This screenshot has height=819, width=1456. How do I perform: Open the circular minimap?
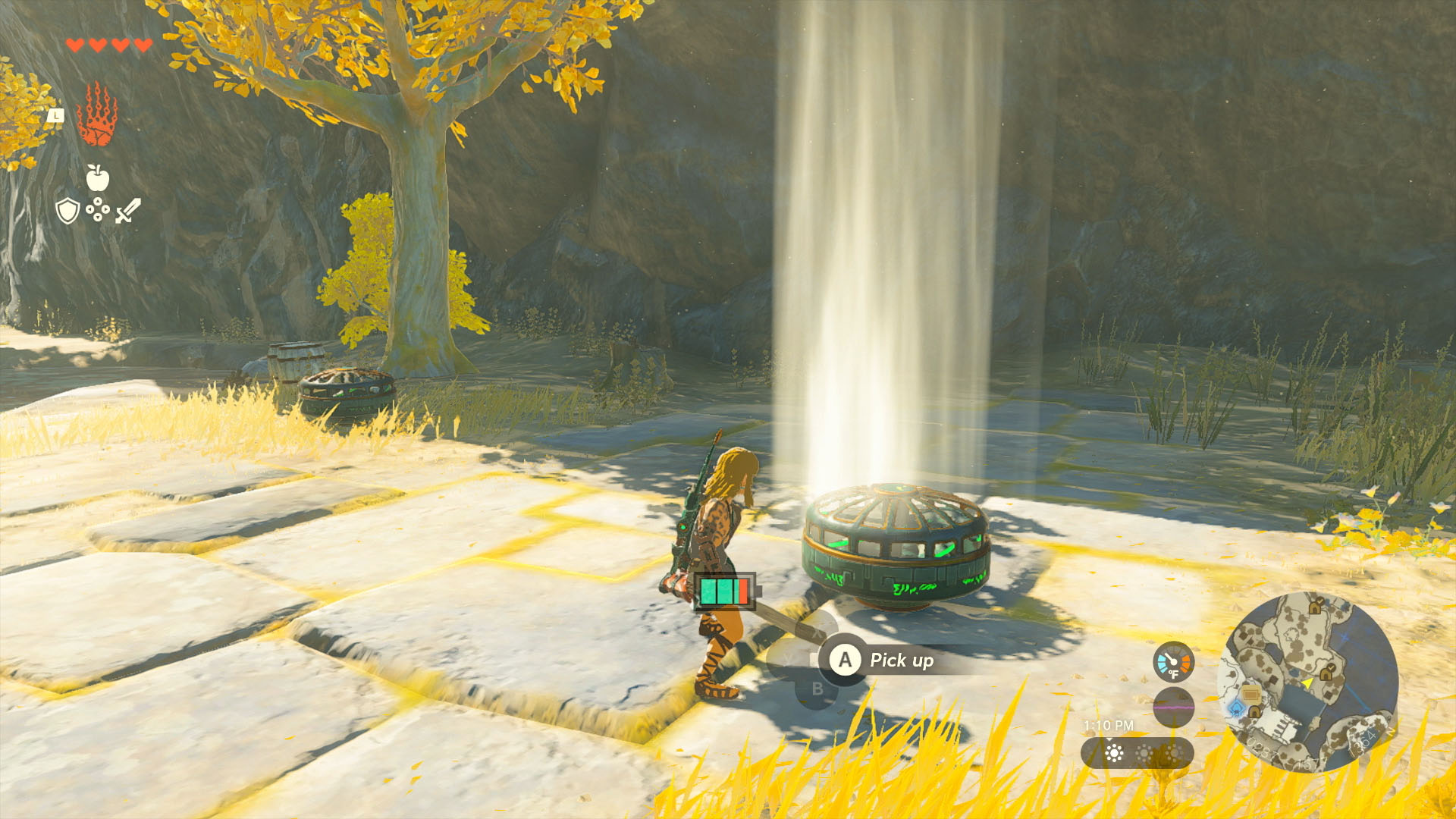tap(1307, 682)
